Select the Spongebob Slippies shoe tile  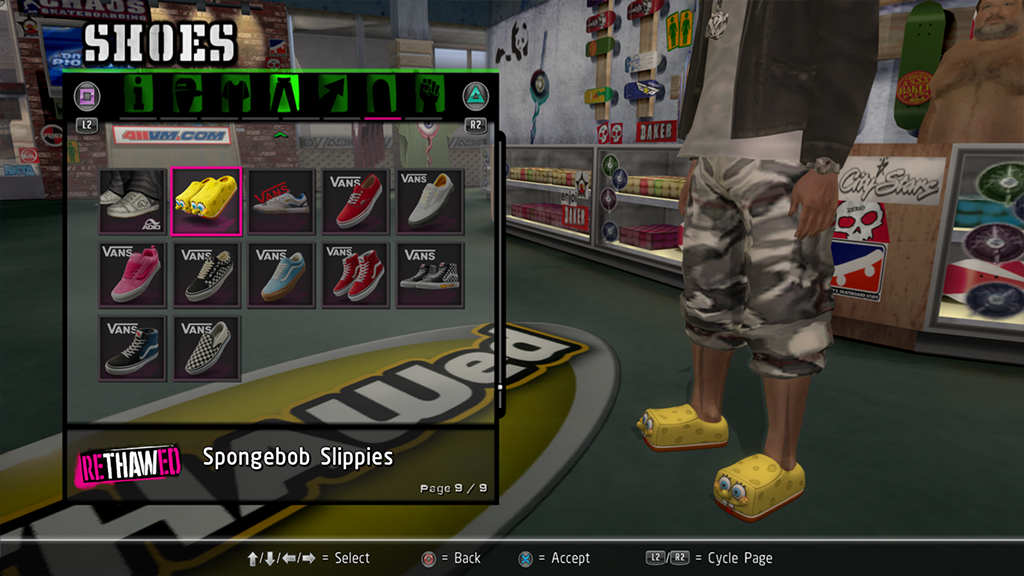tap(206, 201)
